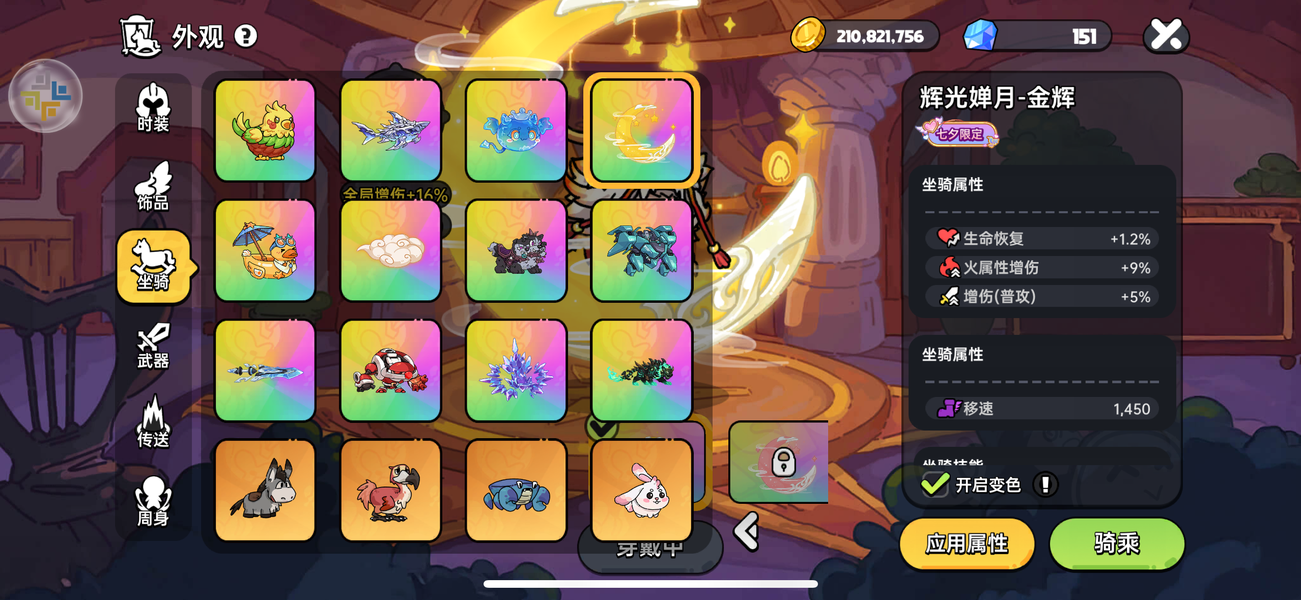Show the 周身 aura tab
Image resolution: width=1301 pixels, height=600 pixels.
(x=153, y=502)
